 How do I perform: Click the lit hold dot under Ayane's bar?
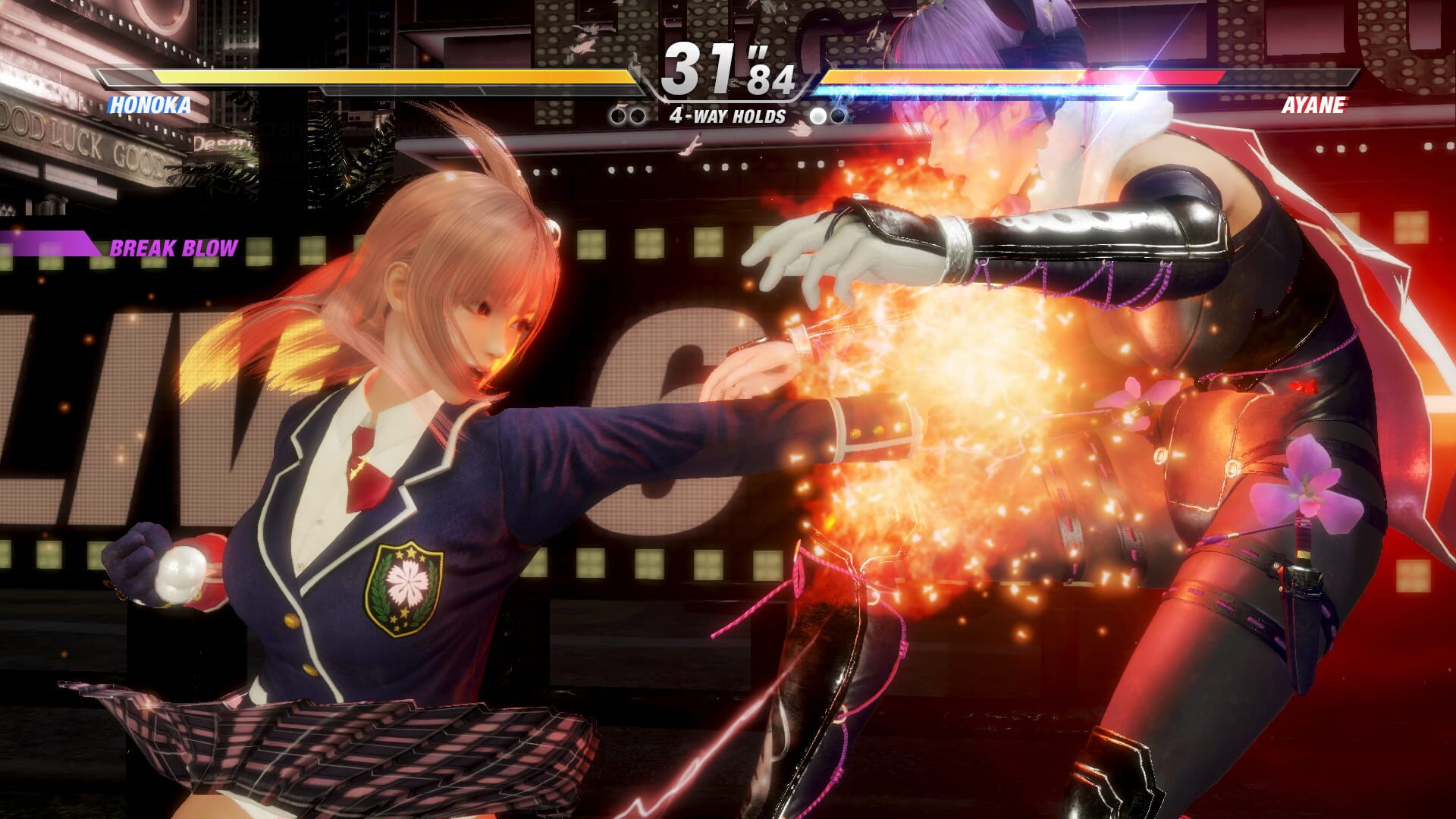click(817, 115)
